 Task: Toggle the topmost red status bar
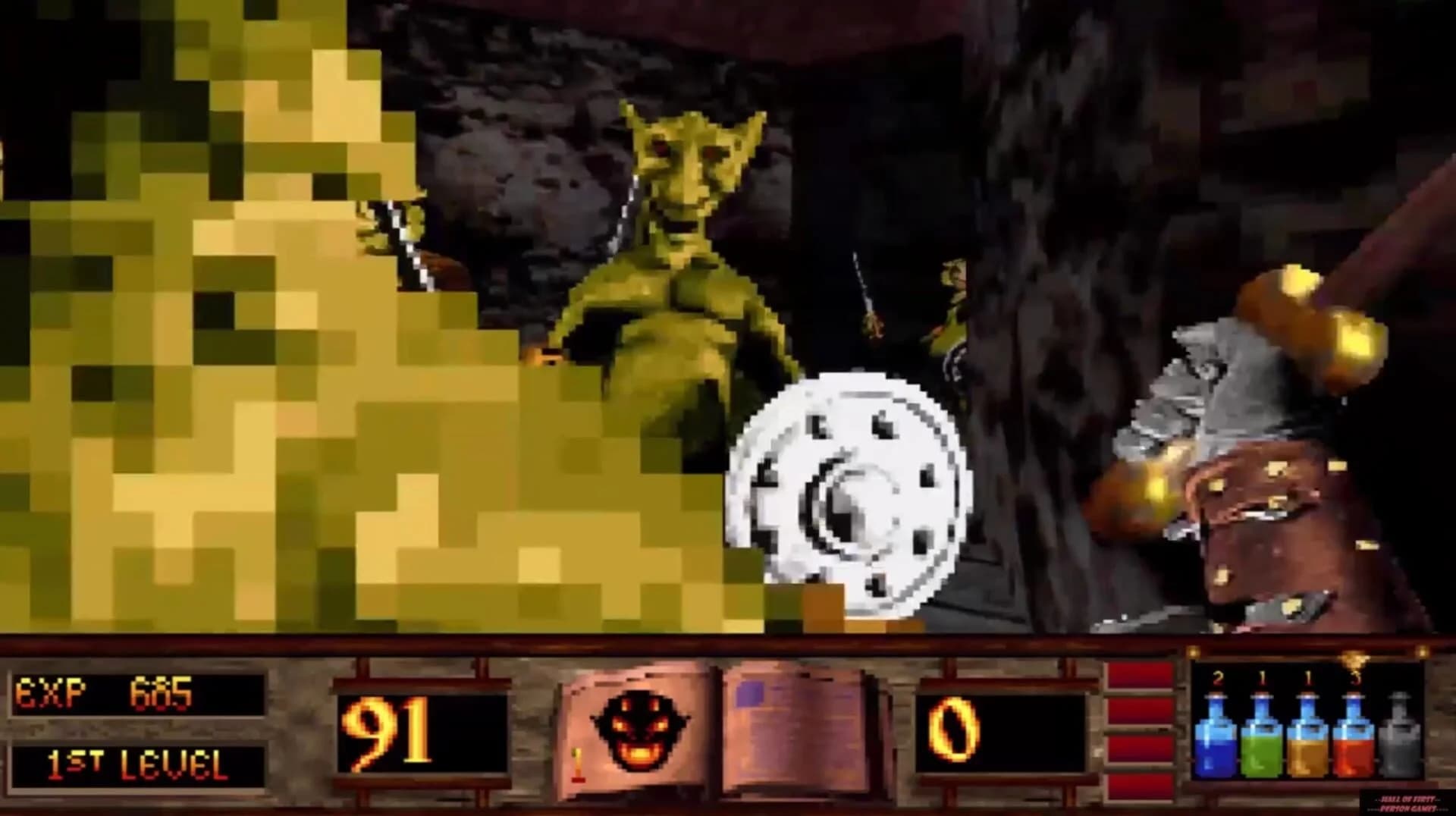click(1137, 675)
